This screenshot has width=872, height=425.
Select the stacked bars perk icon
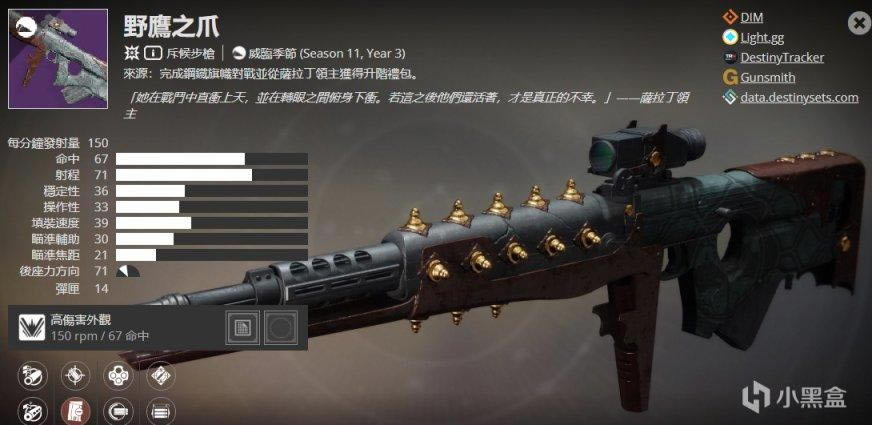160,409
